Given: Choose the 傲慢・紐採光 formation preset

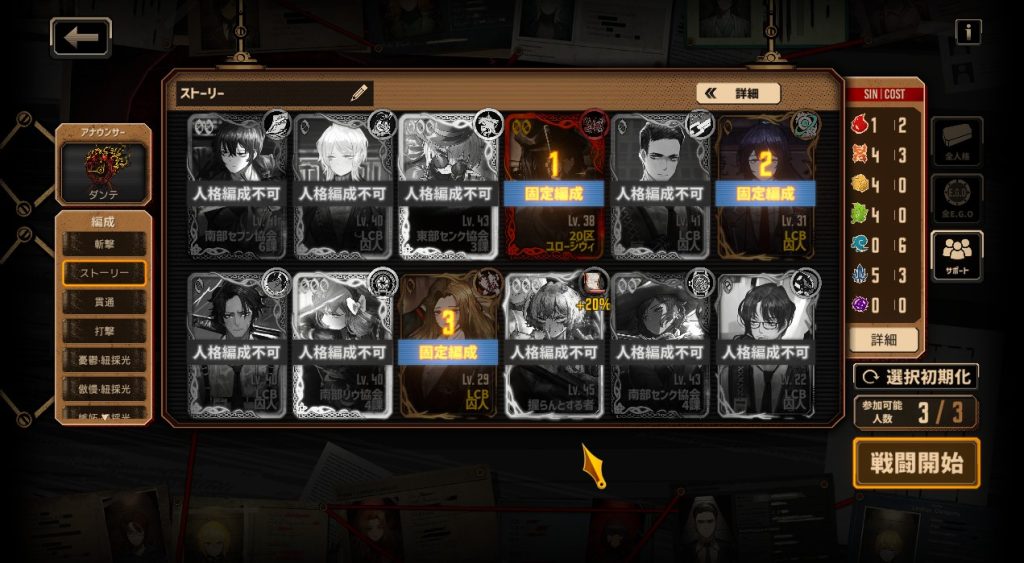Looking at the screenshot, I should 104,388.
